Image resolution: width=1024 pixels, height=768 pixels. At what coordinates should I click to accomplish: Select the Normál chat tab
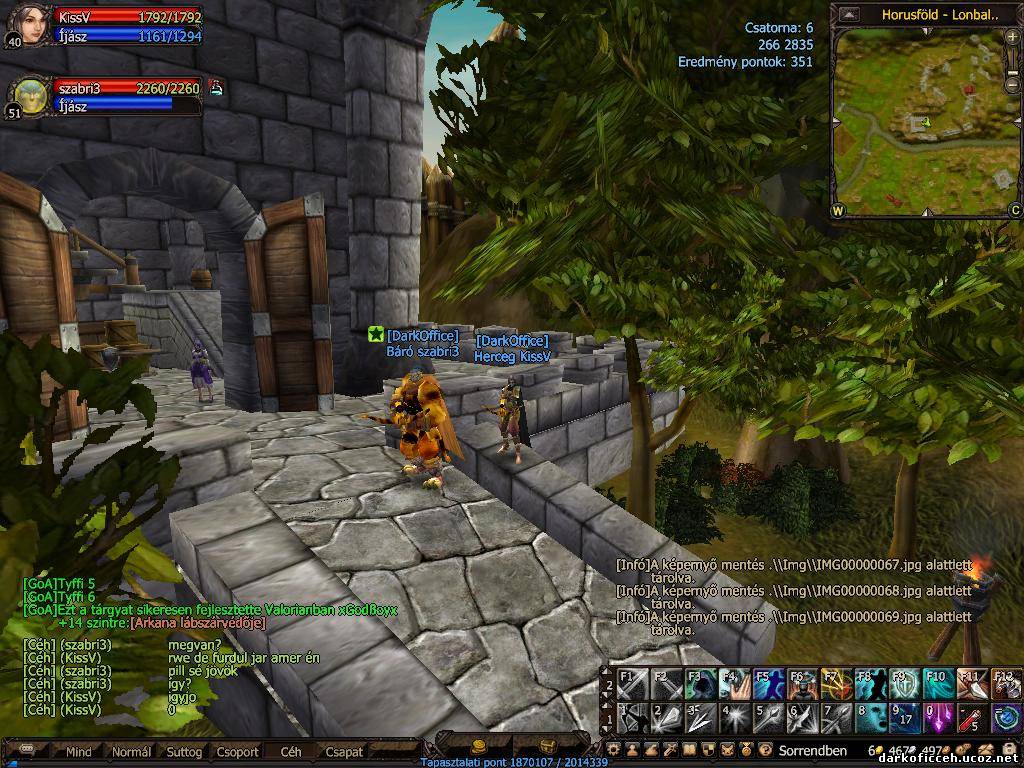131,751
